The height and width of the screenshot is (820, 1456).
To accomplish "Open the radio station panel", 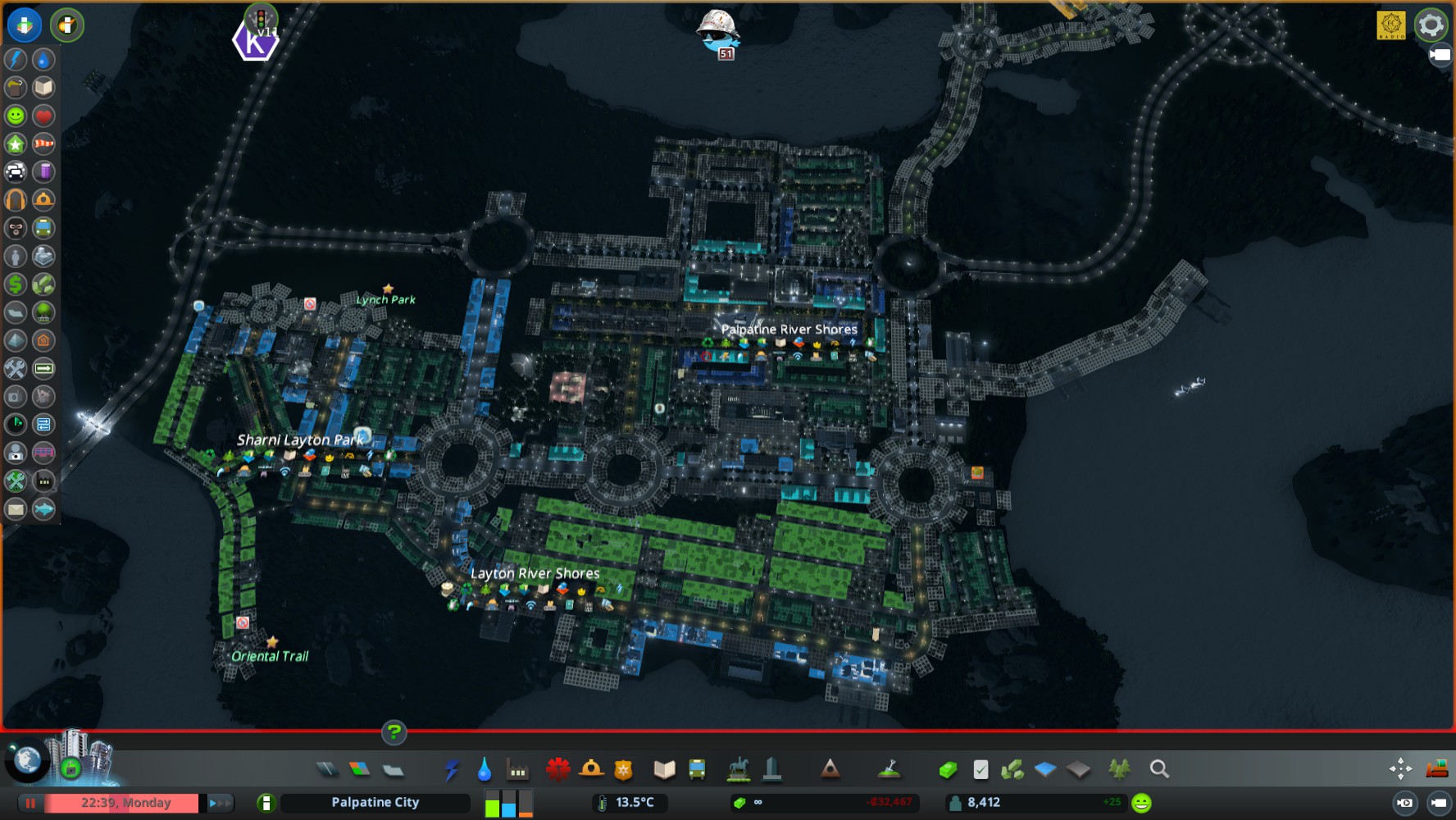I will coord(1391,25).
